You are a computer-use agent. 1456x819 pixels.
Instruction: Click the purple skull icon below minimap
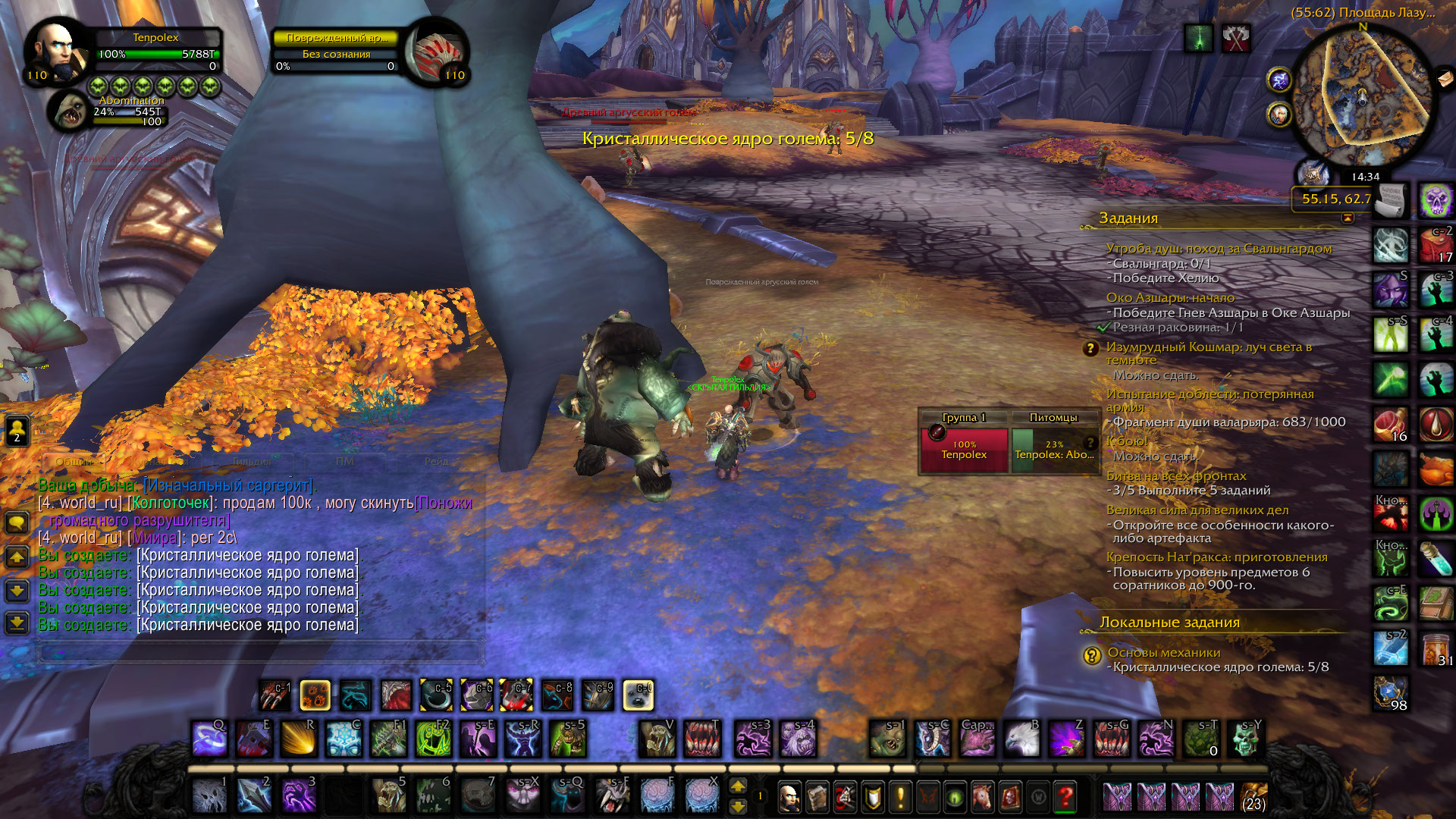click(1436, 201)
